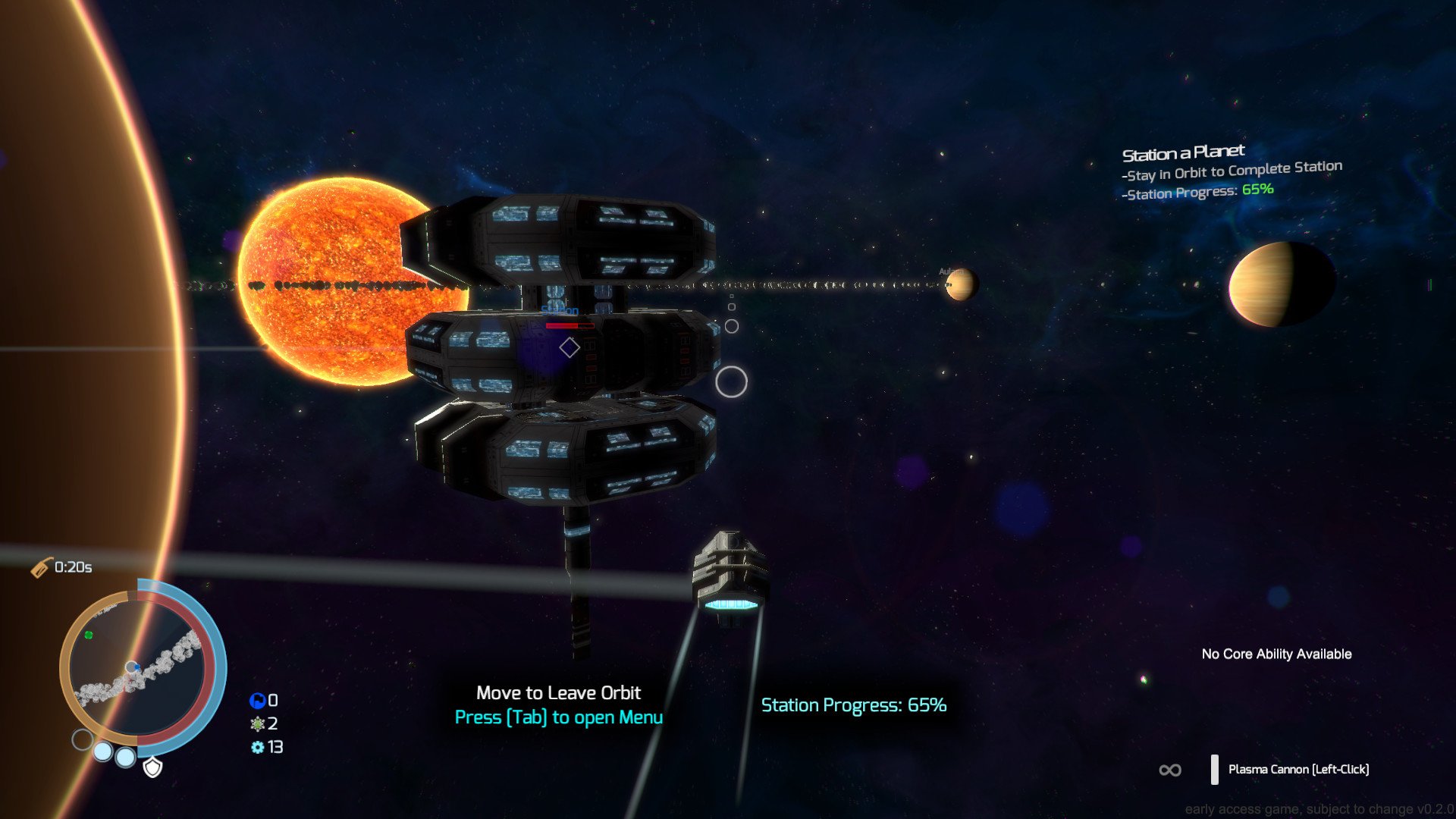The height and width of the screenshot is (819, 1456).
Task: Click the green organic resource icon
Action: click(x=258, y=723)
